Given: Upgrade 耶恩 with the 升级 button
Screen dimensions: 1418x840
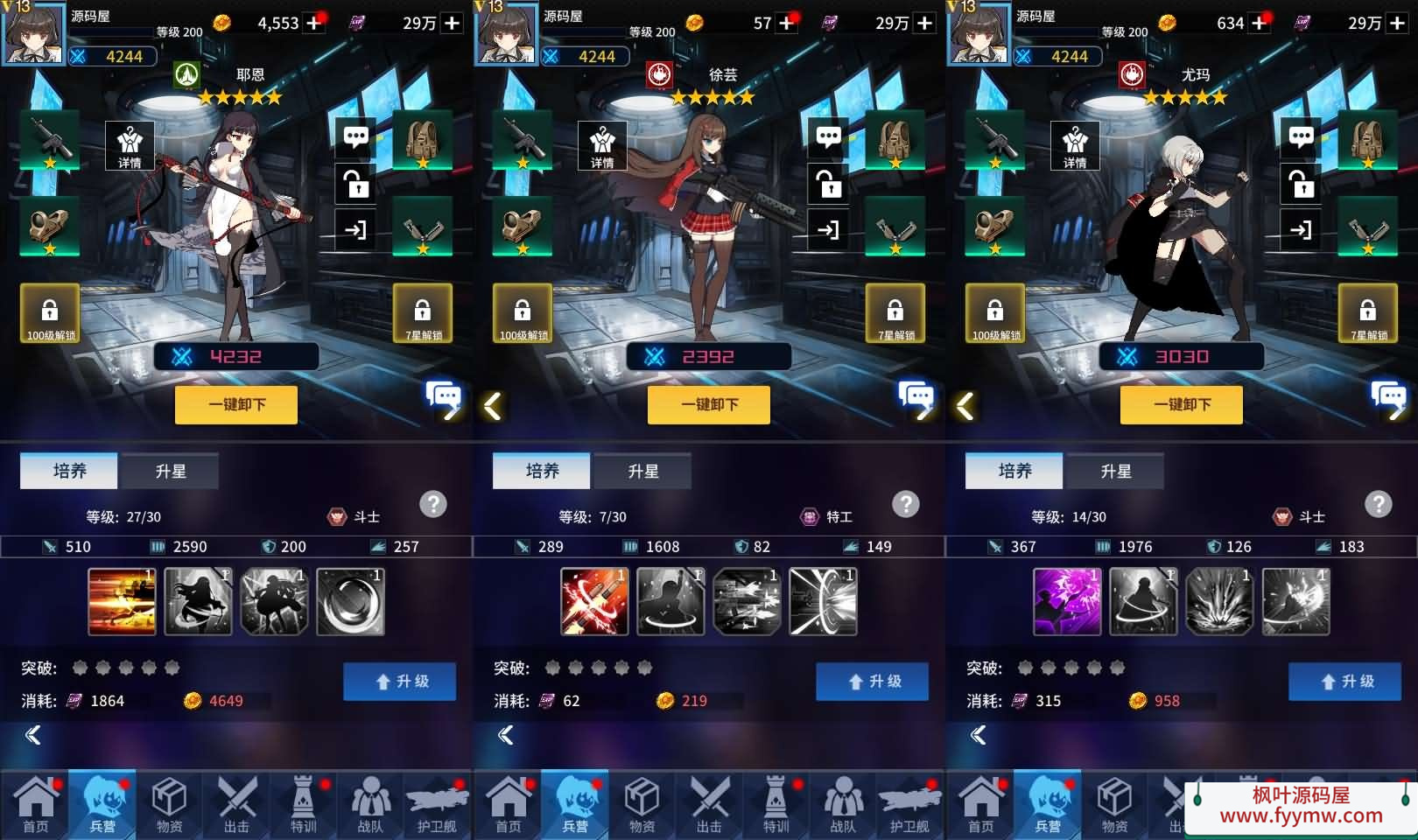Looking at the screenshot, I should coord(399,682).
